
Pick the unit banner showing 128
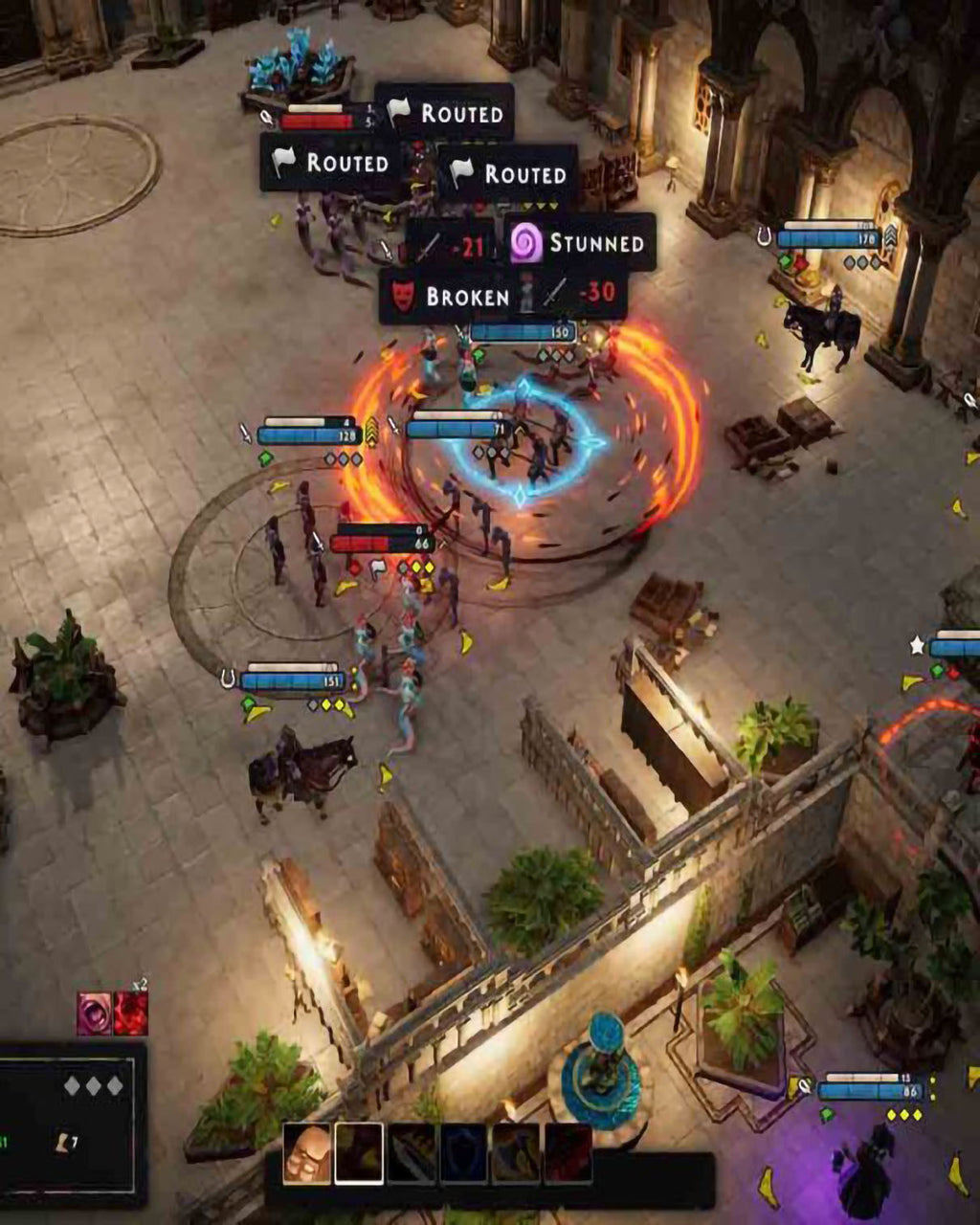[x=308, y=435]
